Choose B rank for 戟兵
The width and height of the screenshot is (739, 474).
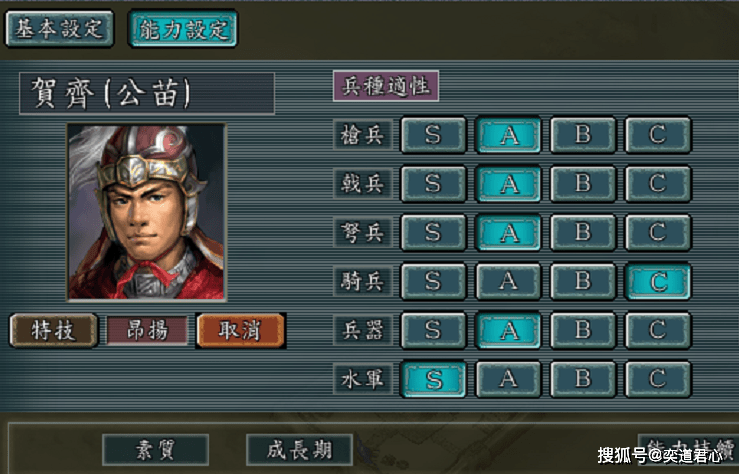tap(583, 183)
